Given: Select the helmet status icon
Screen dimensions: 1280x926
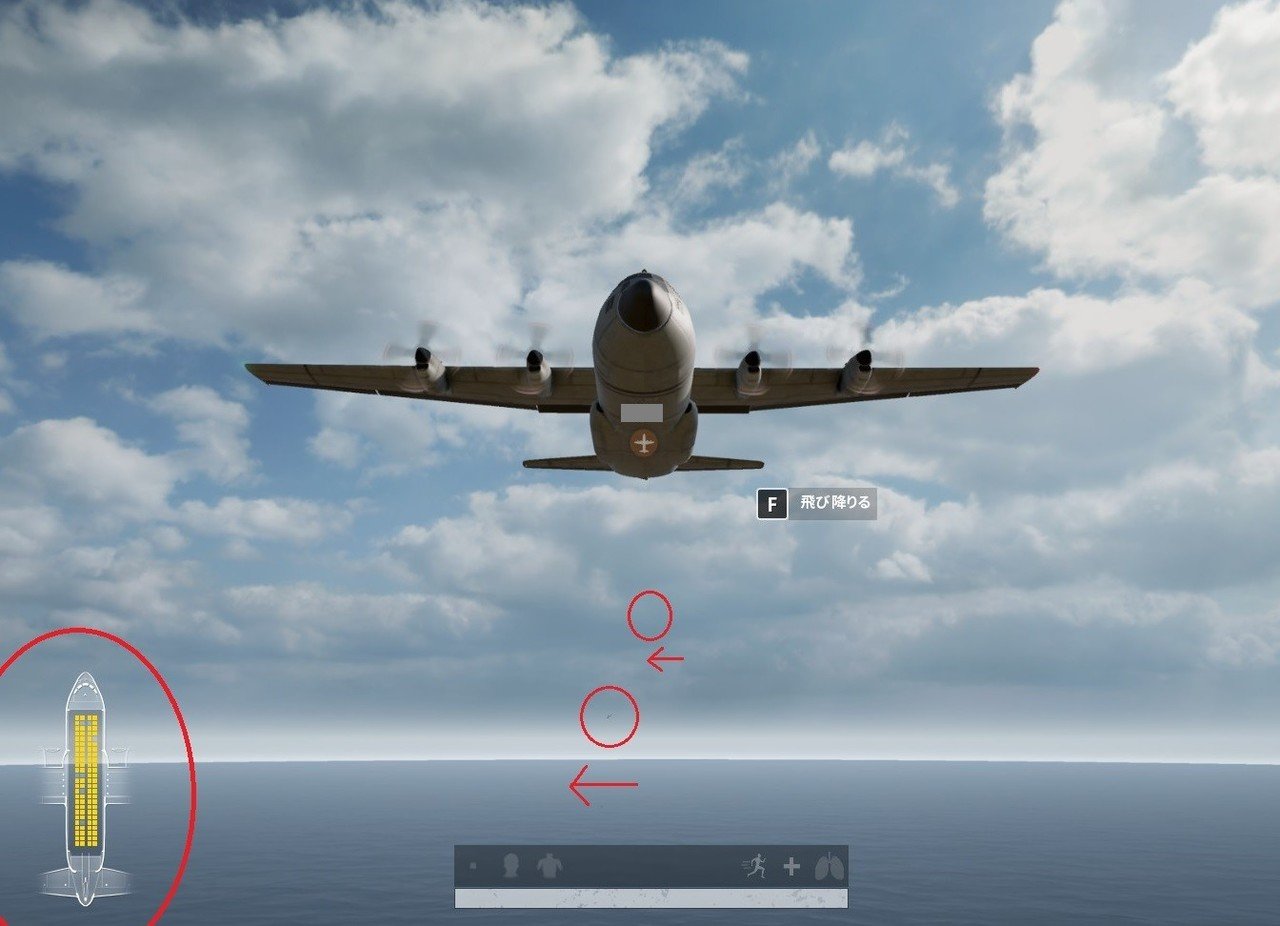Looking at the screenshot, I should [512, 866].
